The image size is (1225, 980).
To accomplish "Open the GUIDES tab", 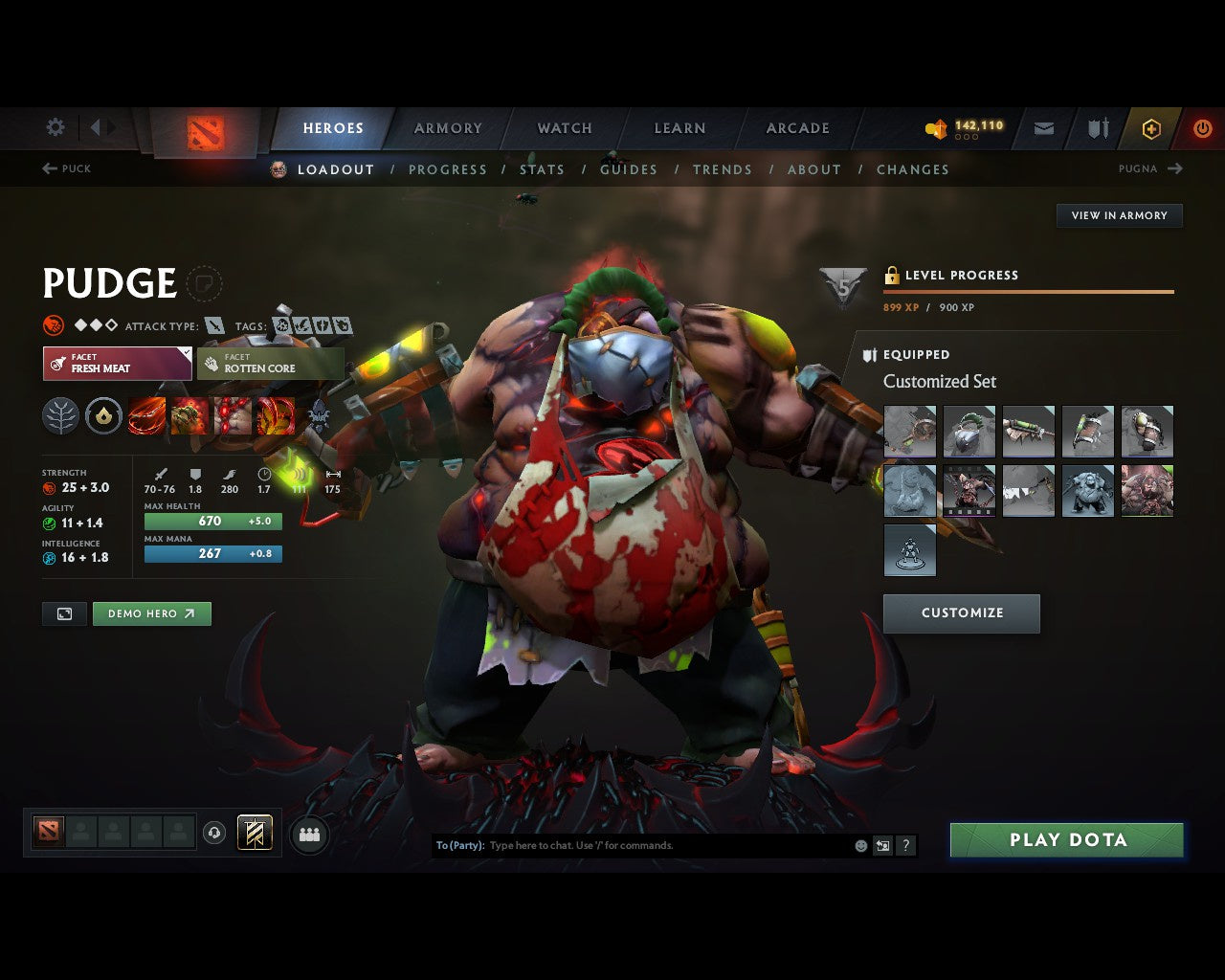I will click(x=629, y=169).
